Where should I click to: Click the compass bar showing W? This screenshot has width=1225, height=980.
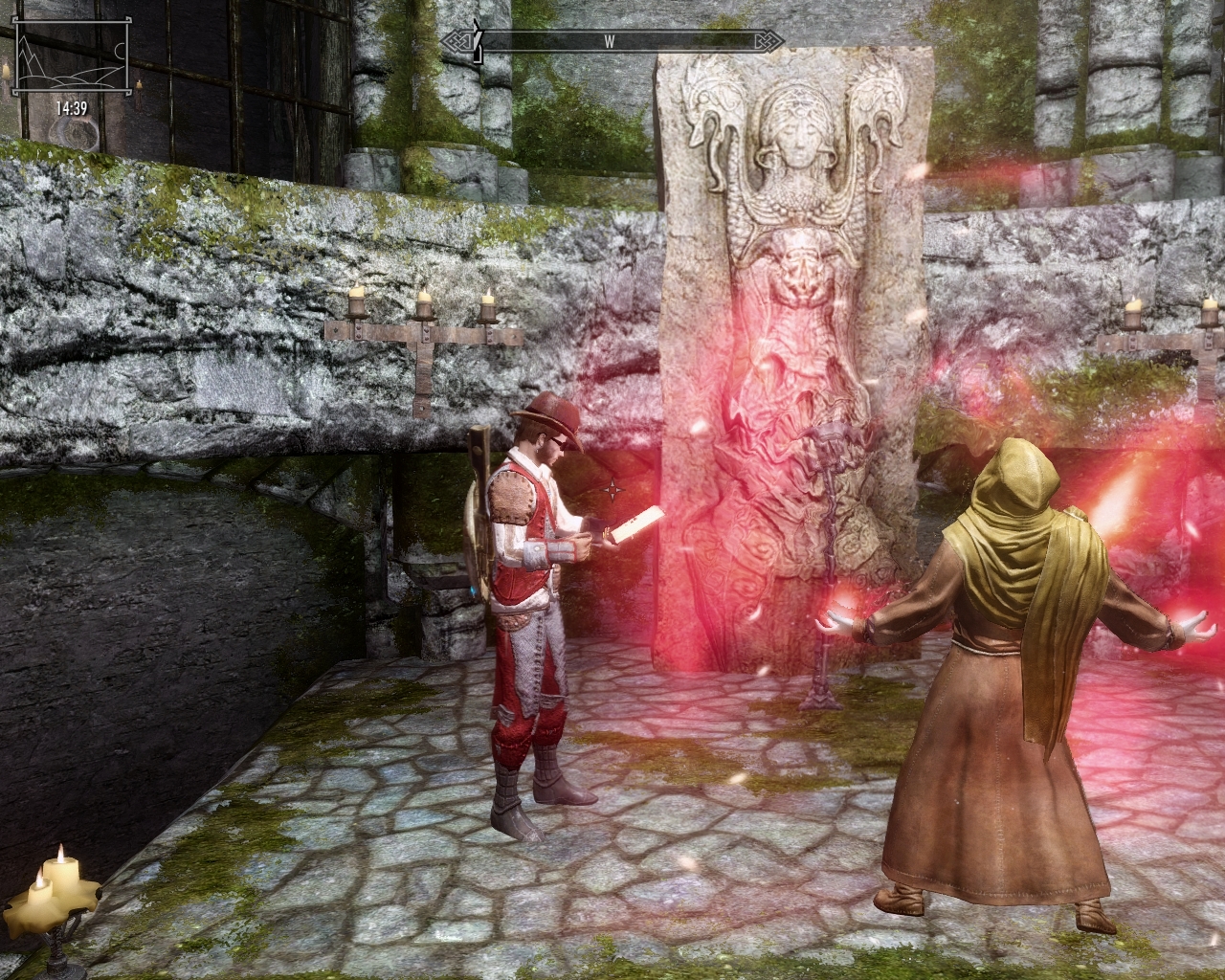pyautogui.click(x=612, y=41)
